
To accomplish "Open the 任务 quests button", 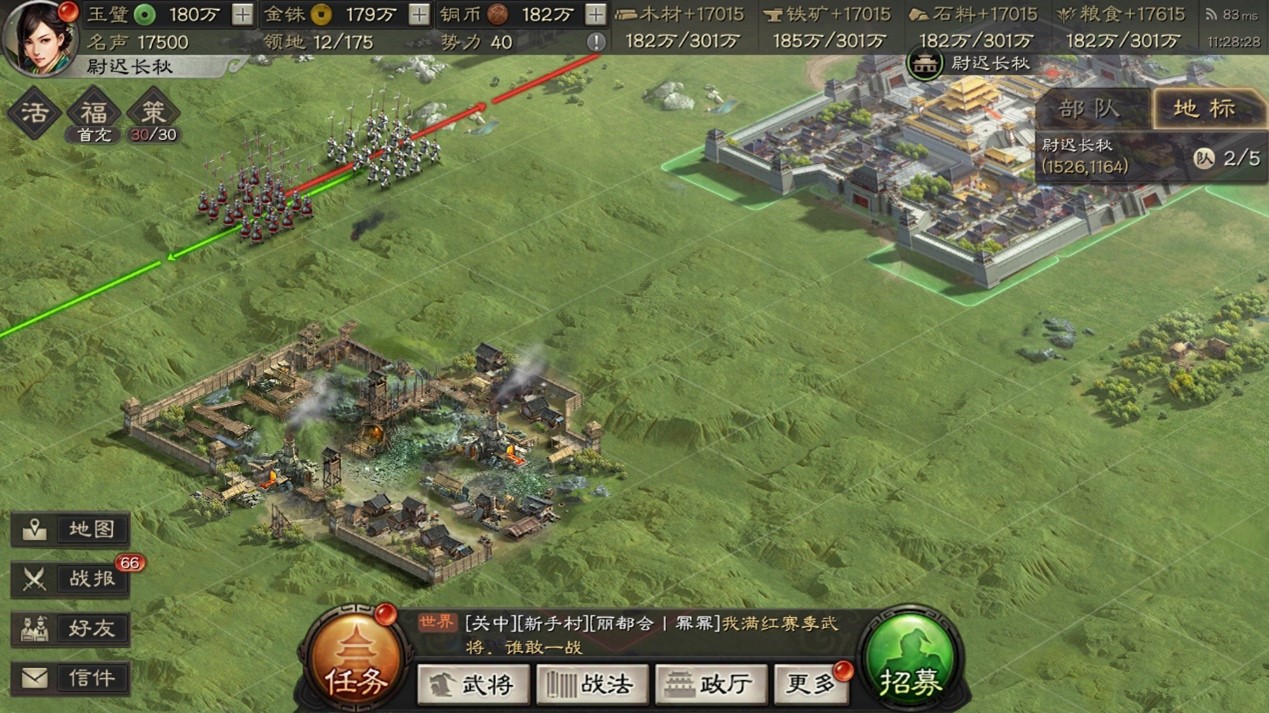I will pos(353,661).
